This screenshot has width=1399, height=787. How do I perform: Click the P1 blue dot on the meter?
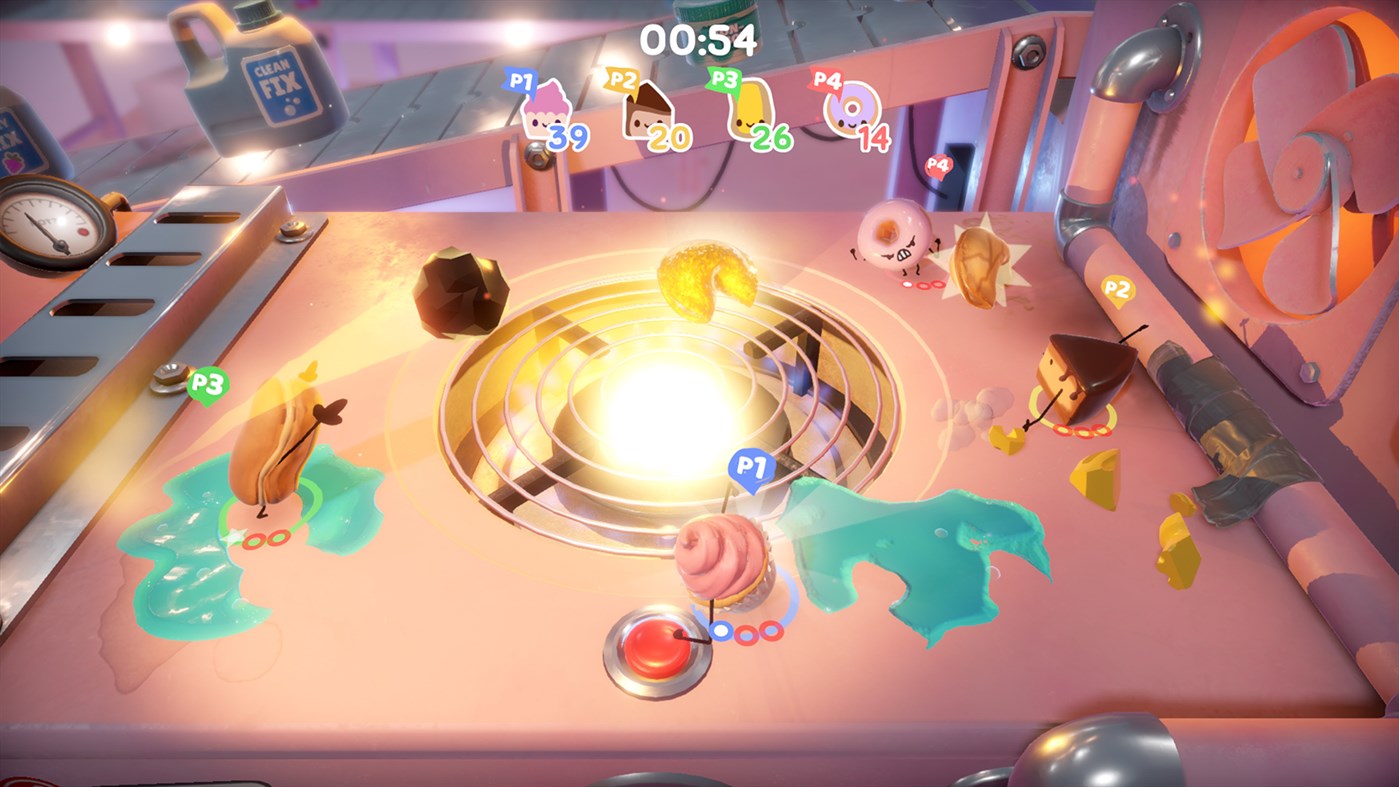click(720, 631)
